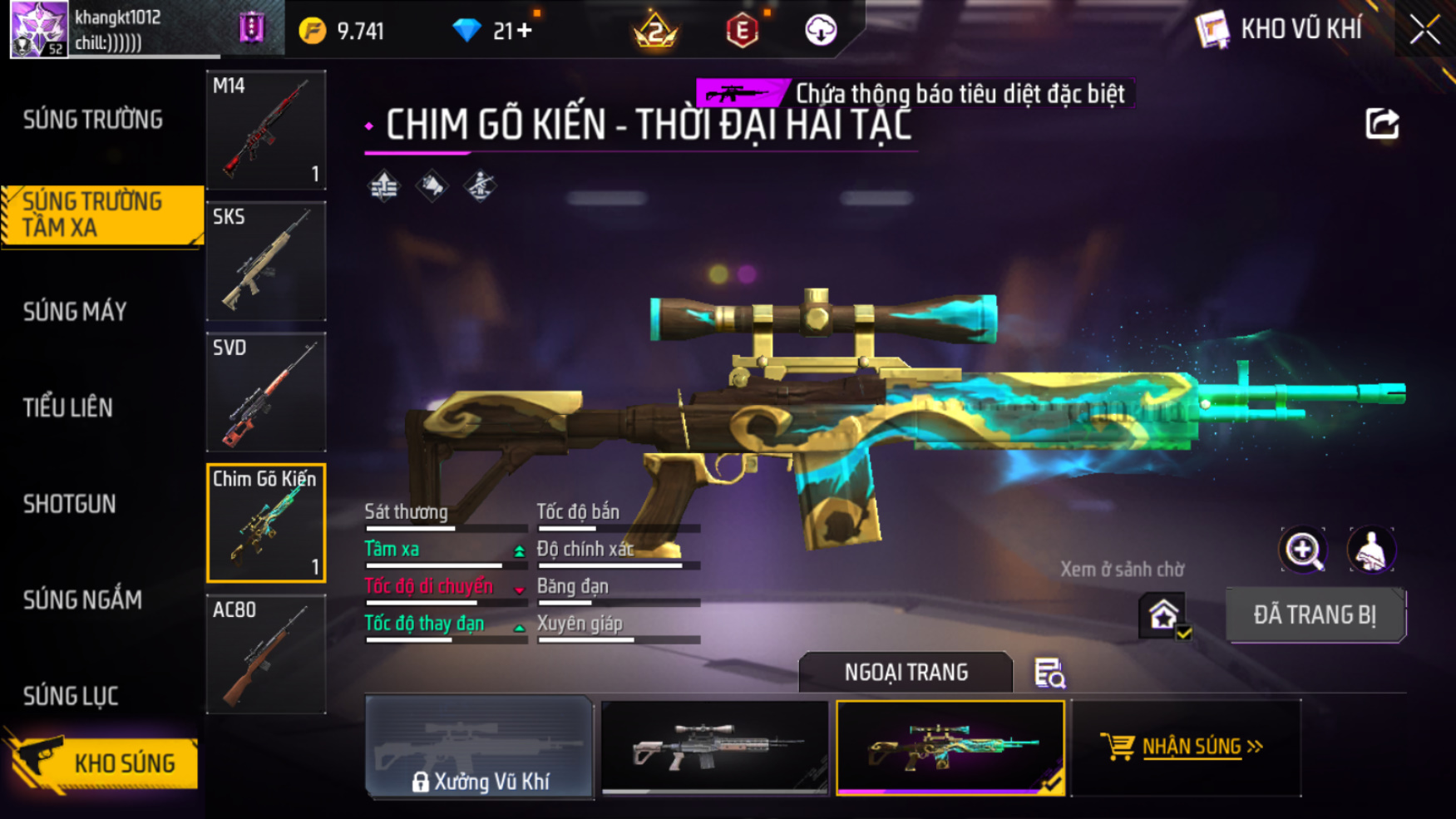Click the Kho Súng button
The width and height of the screenshot is (1456, 819).
pos(105,763)
